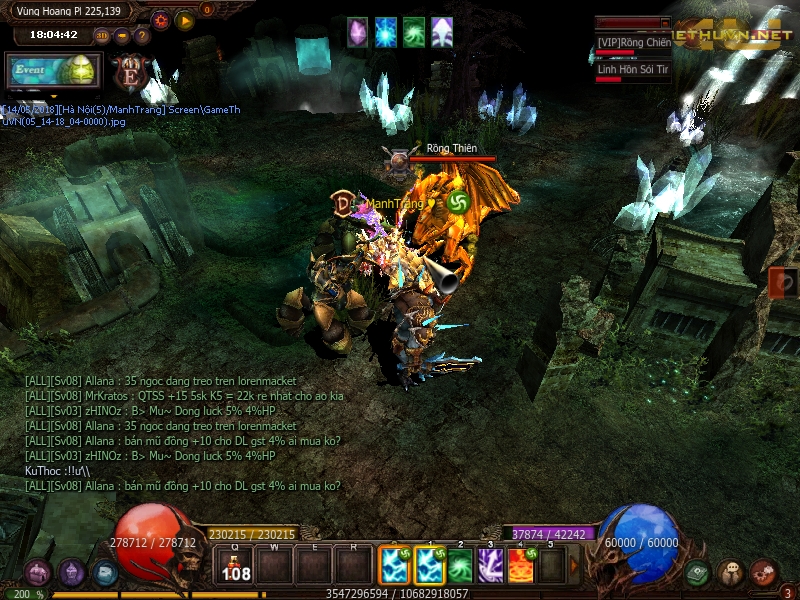
Task: Click the skill bar's next-page arrow
Action: pos(574,566)
